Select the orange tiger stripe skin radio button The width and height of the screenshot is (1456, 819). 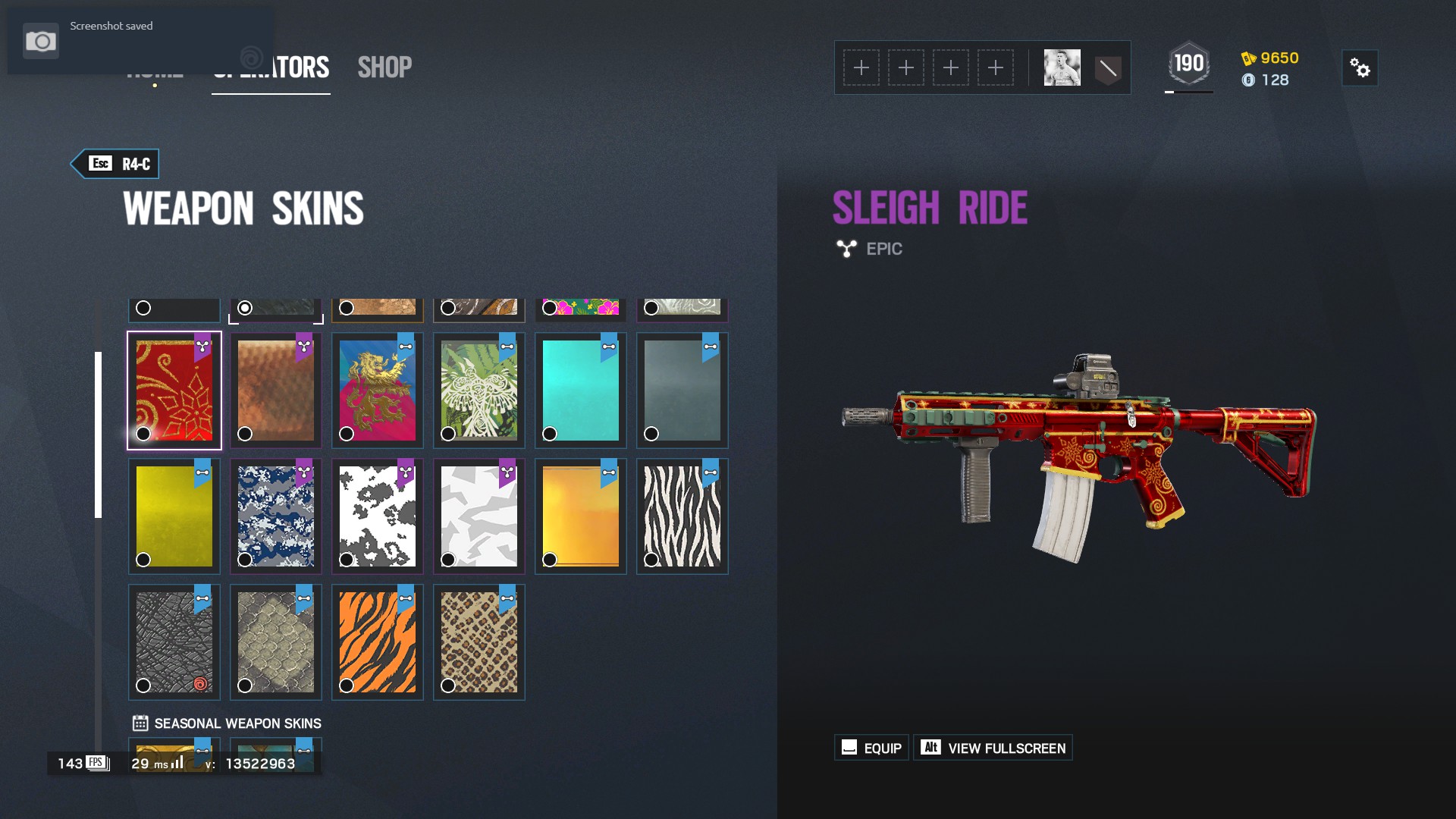pos(347,686)
